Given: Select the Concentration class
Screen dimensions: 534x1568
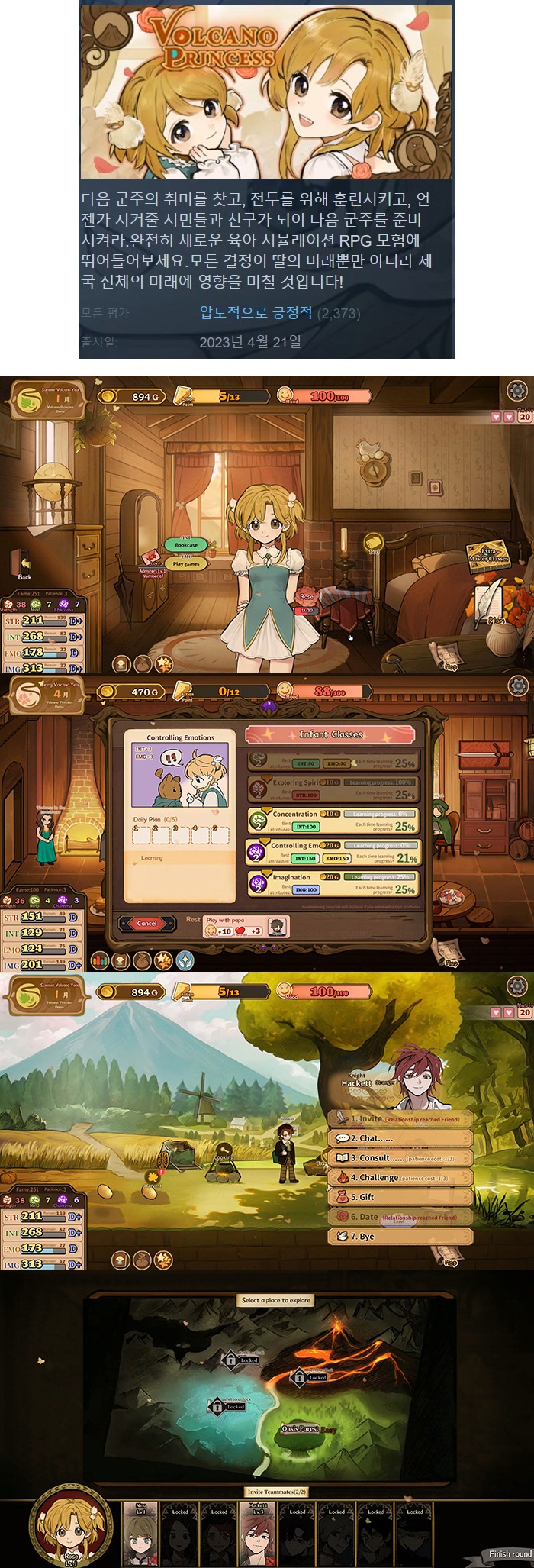Looking at the screenshot, I should pos(332,821).
